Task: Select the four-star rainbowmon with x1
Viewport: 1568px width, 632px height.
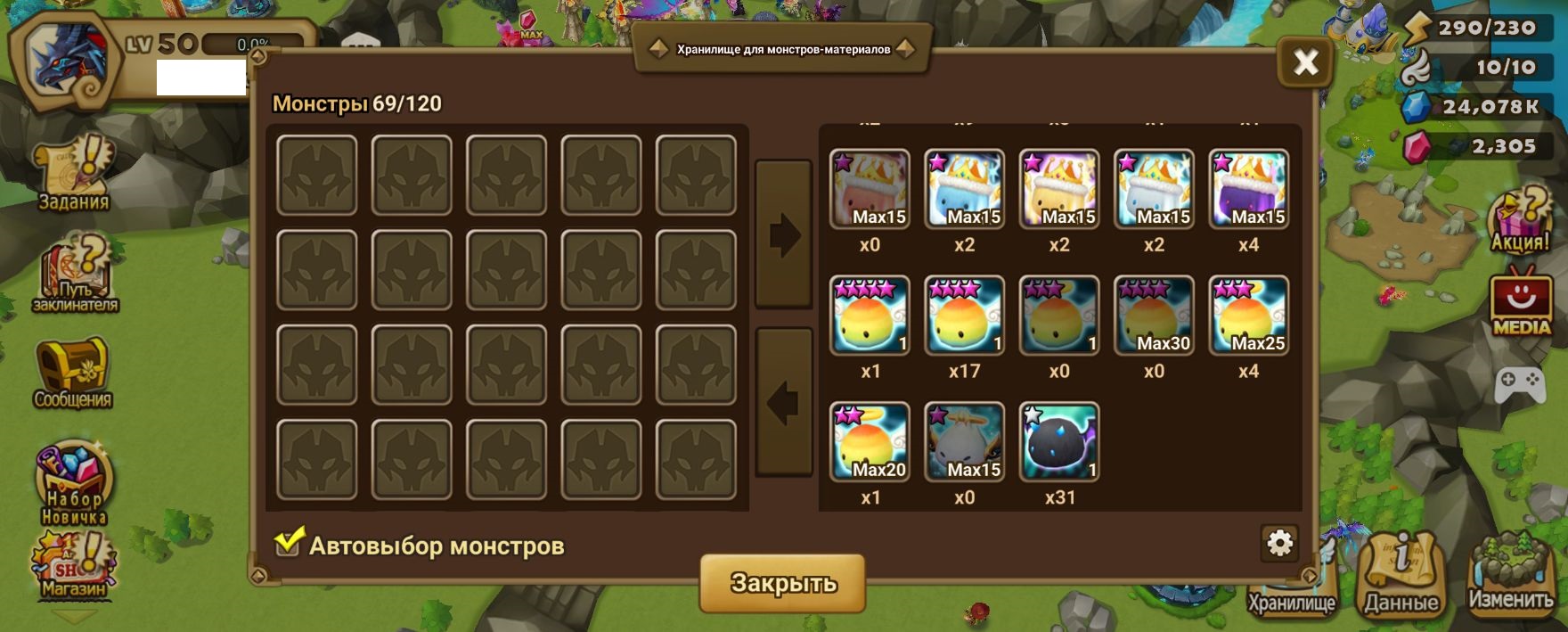Action: click(x=870, y=316)
